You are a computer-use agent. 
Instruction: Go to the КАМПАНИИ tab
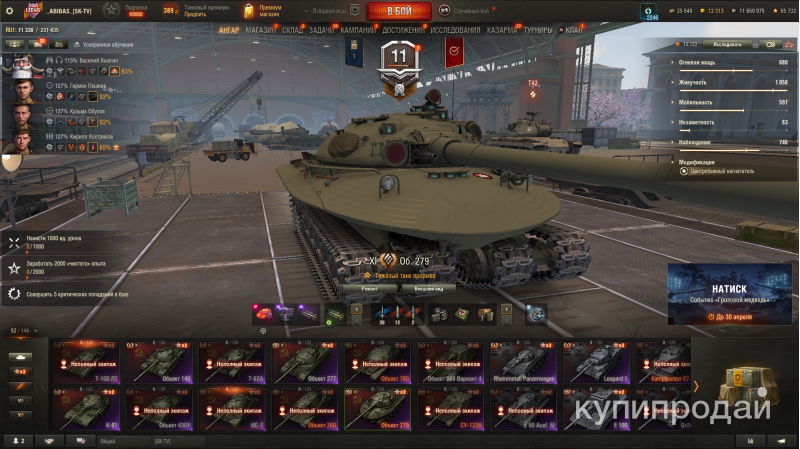click(x=358, y=30)
